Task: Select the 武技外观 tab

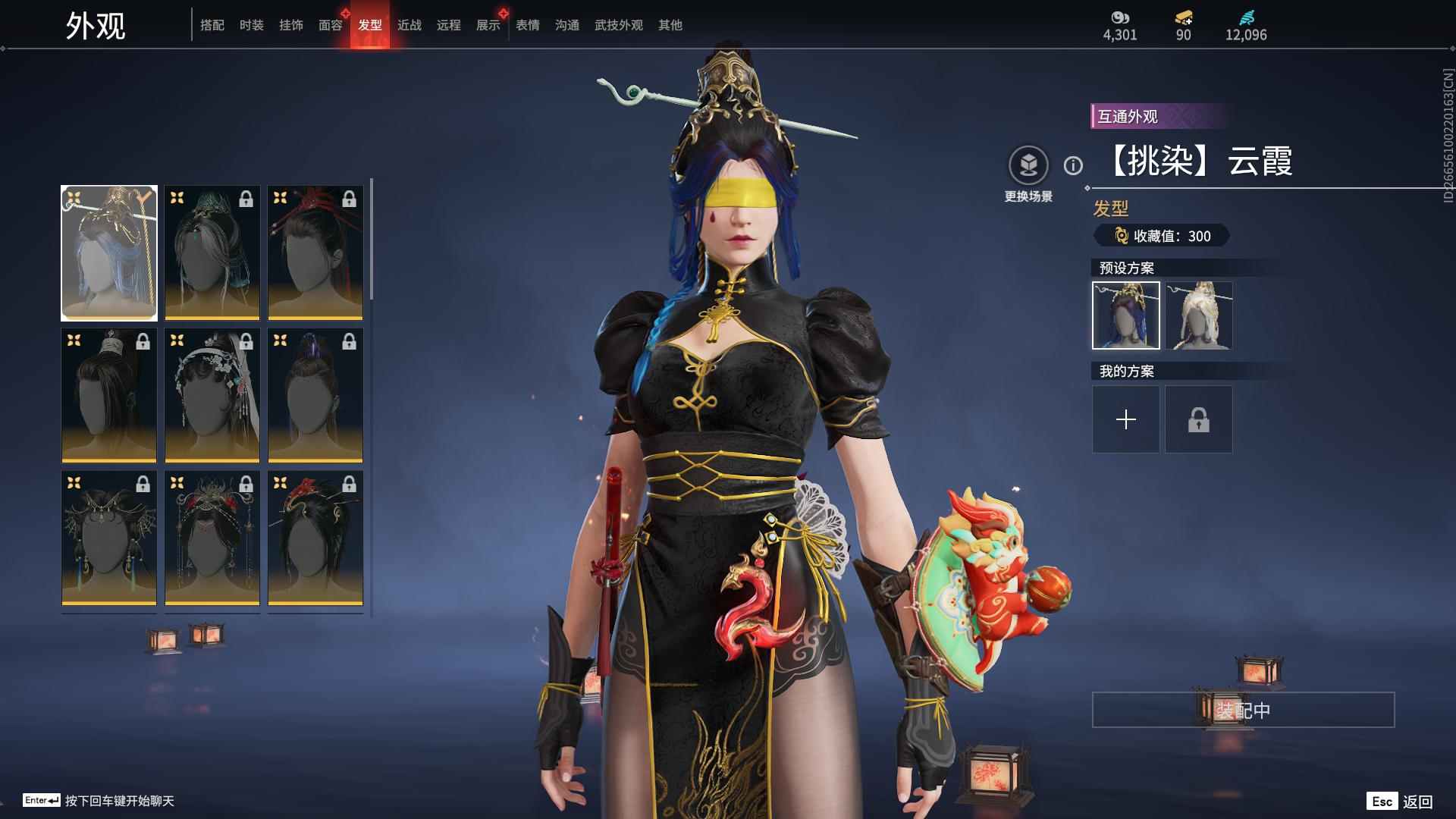Action: (619, 25)
